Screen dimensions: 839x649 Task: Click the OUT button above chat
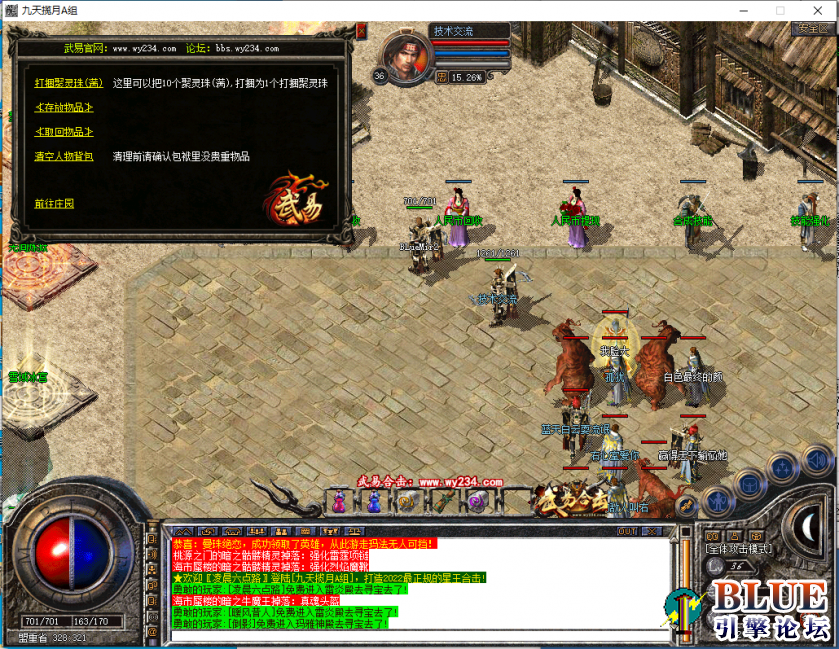point(627,530)
